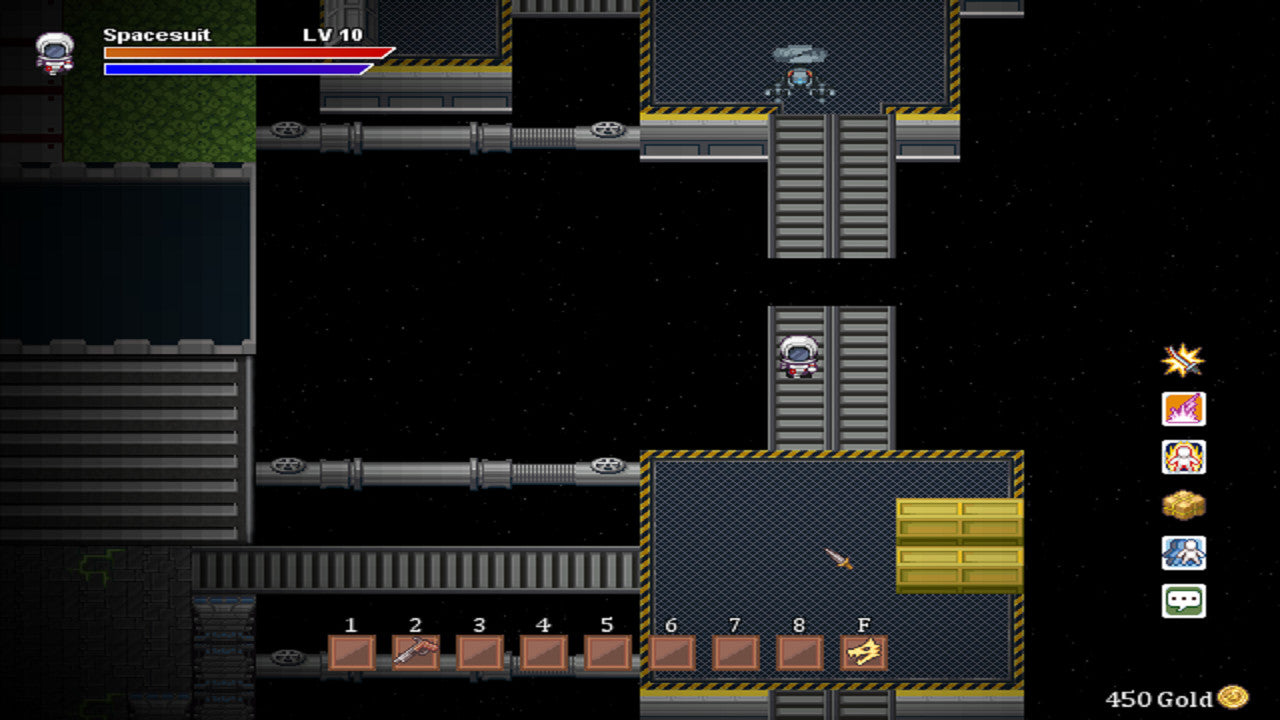The image size is (1280, 720).
Task: Select the empty hotbar slot numbered 8
Action: click(x=799, y=653)
